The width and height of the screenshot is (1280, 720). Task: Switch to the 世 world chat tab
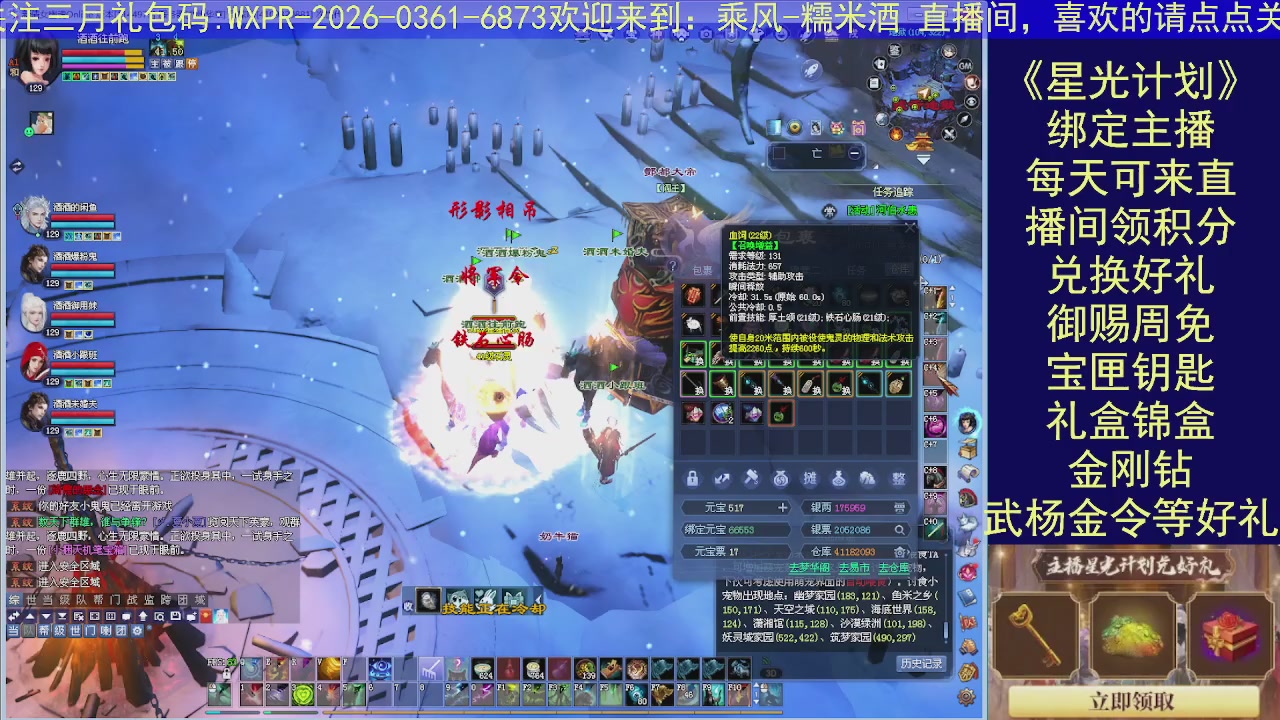click(x=30, y=599)
